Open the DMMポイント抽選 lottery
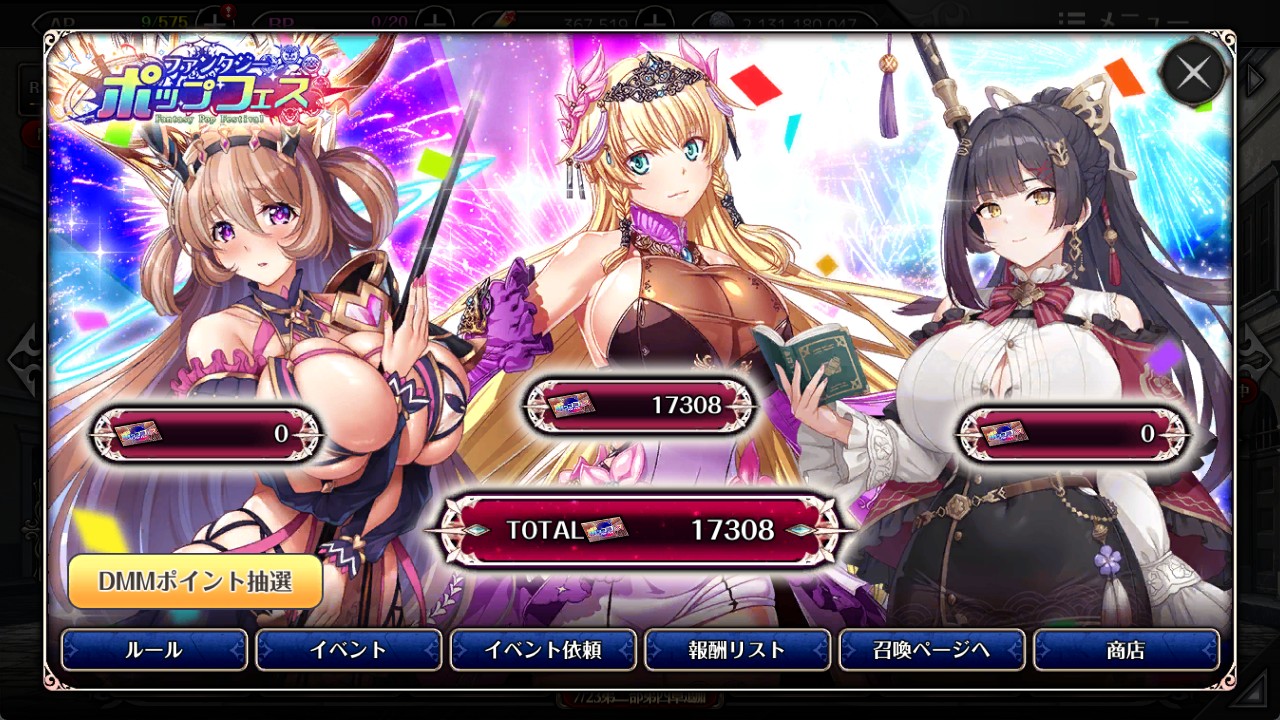This screenshot has height=720, width=1280. tap(195, 581)
